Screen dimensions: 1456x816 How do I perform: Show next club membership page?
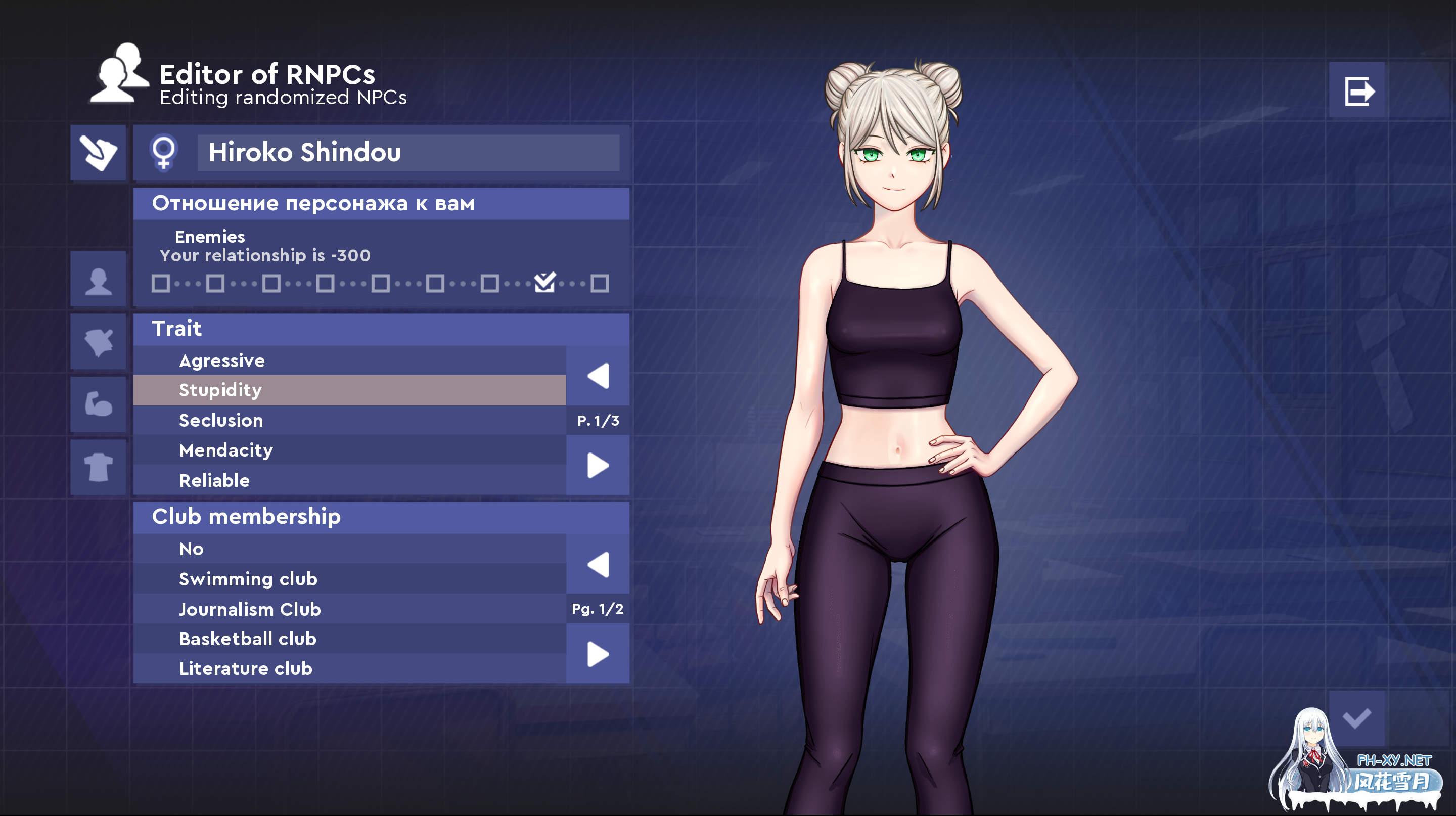[x=597, y=653]
